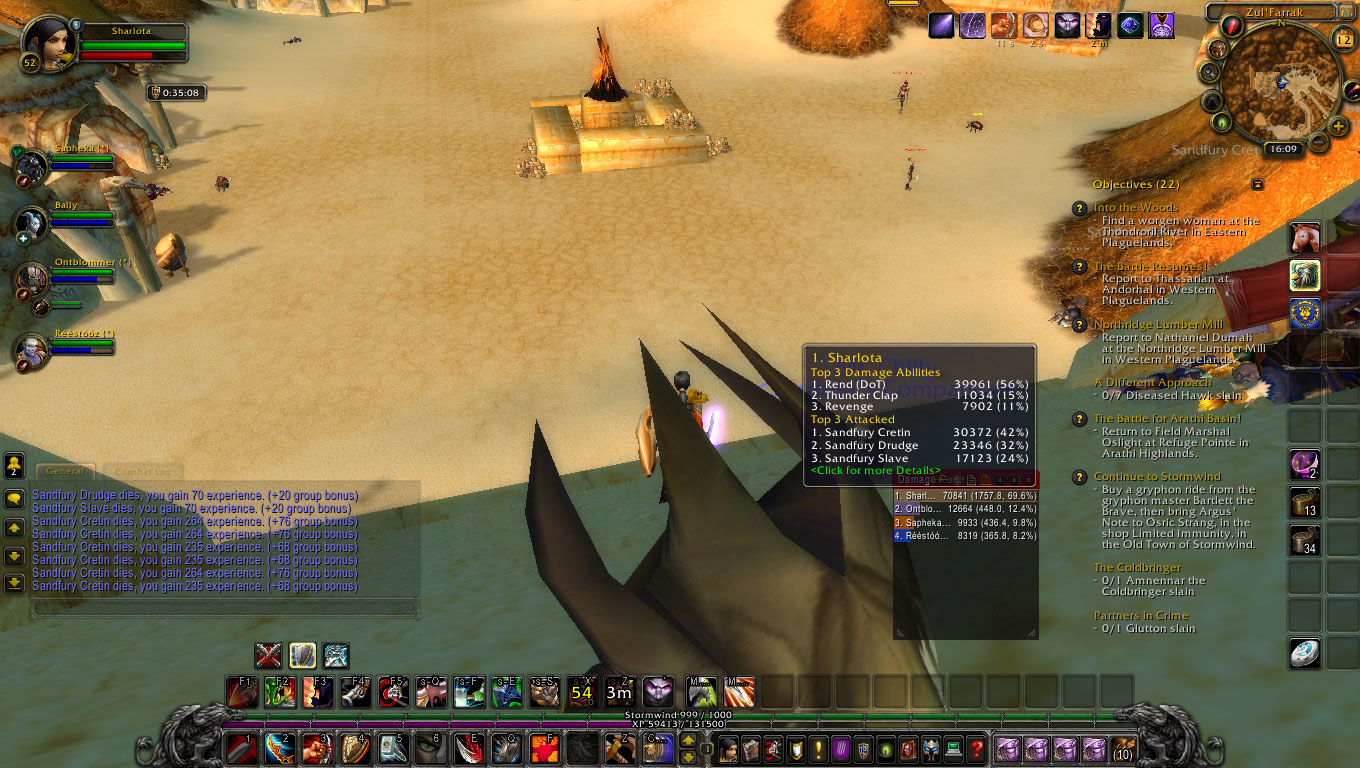This screenshot has height=768, width=1360.
Task: Use the side bar item with 34 charges
Action: coord(1304,541)
